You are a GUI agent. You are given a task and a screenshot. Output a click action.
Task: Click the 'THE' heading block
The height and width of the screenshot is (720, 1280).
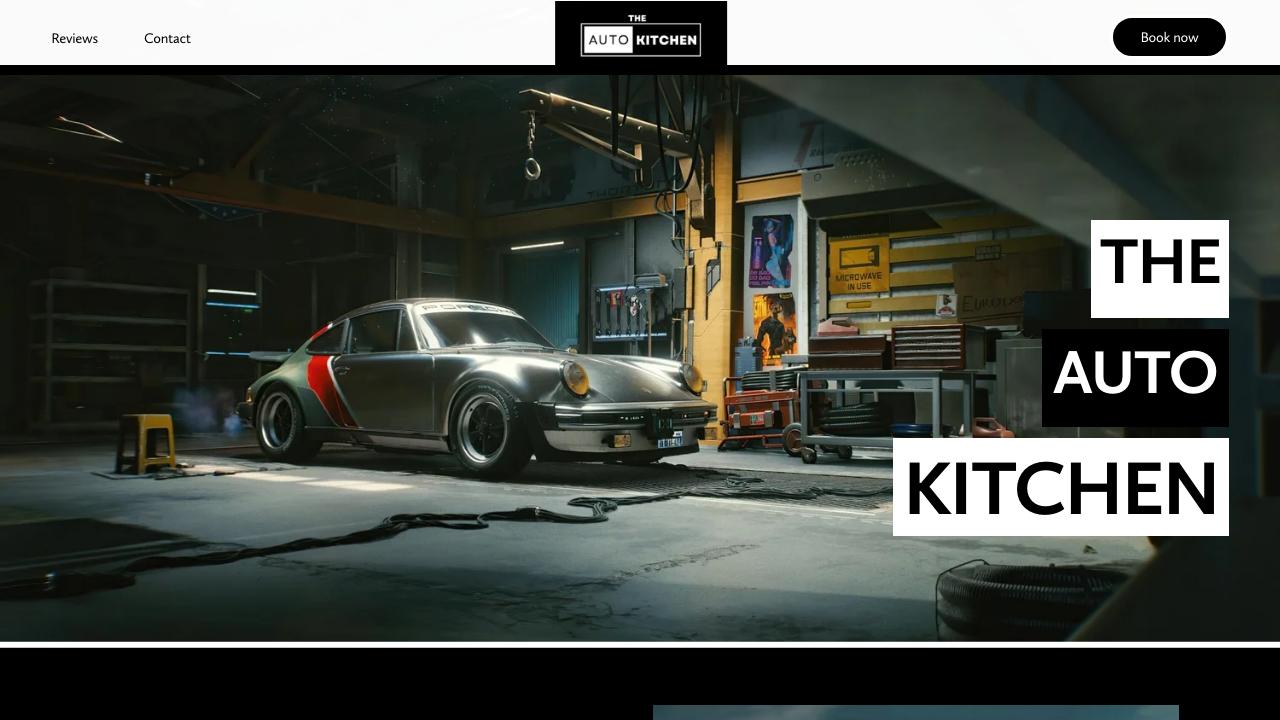click(1159, 267)
